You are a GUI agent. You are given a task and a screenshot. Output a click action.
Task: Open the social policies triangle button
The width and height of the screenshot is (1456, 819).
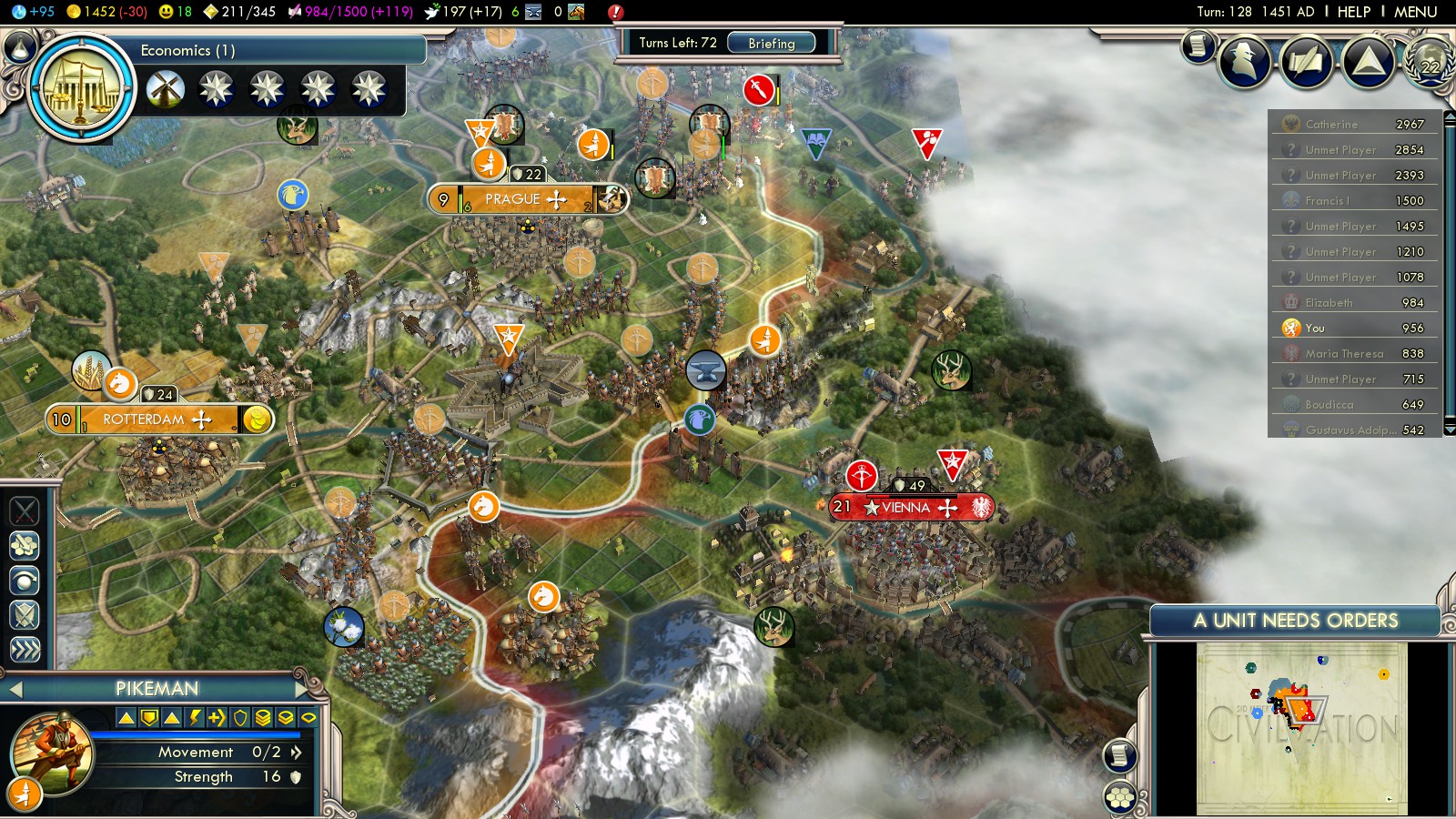pyautogui.click(x=1368, y=62)
